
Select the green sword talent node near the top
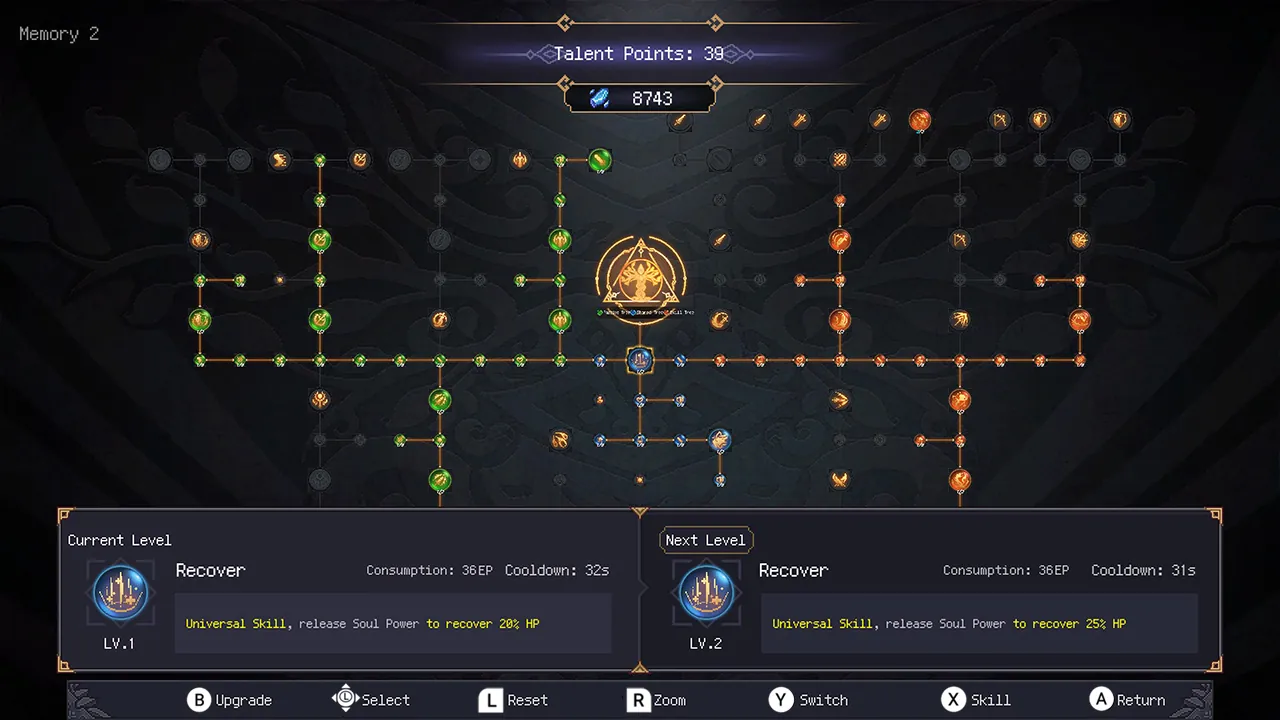pos(598,161)
